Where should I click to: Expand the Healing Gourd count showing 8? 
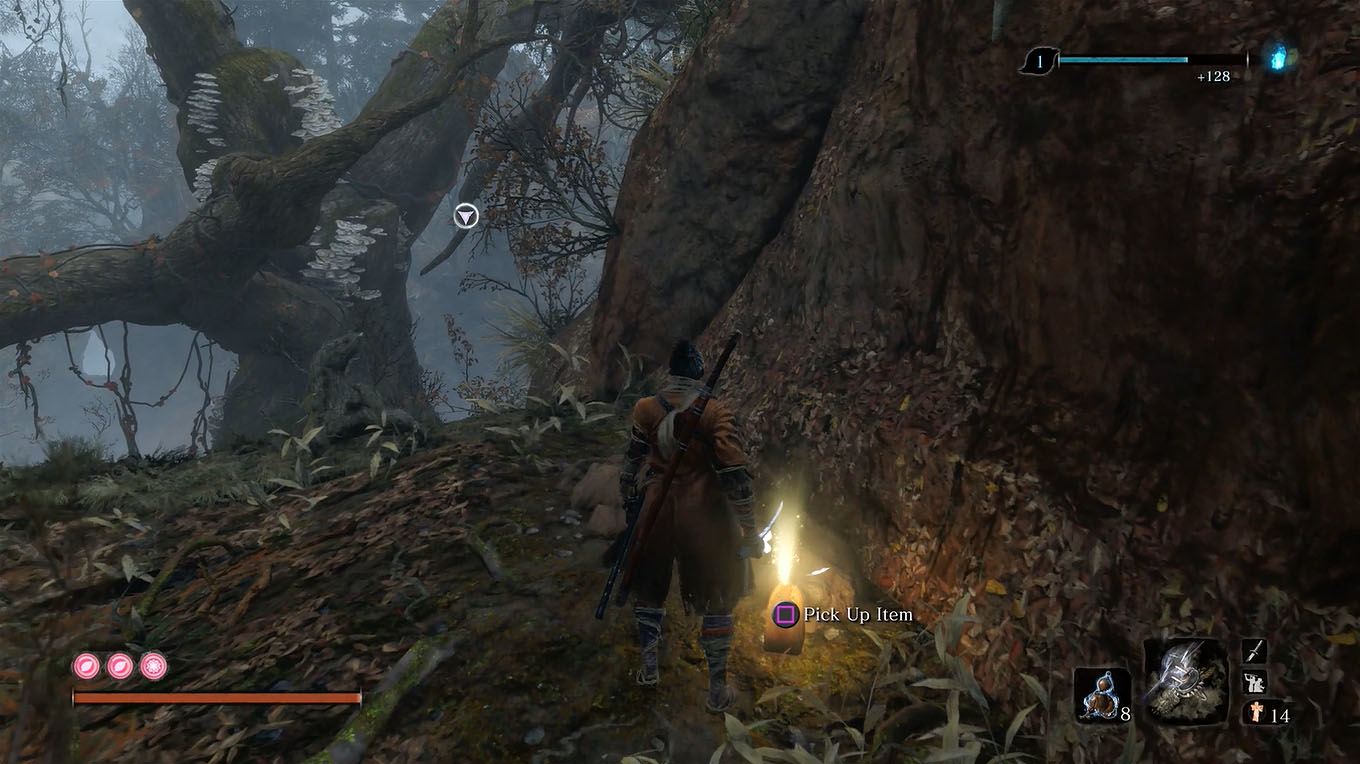coord(1125,715)
